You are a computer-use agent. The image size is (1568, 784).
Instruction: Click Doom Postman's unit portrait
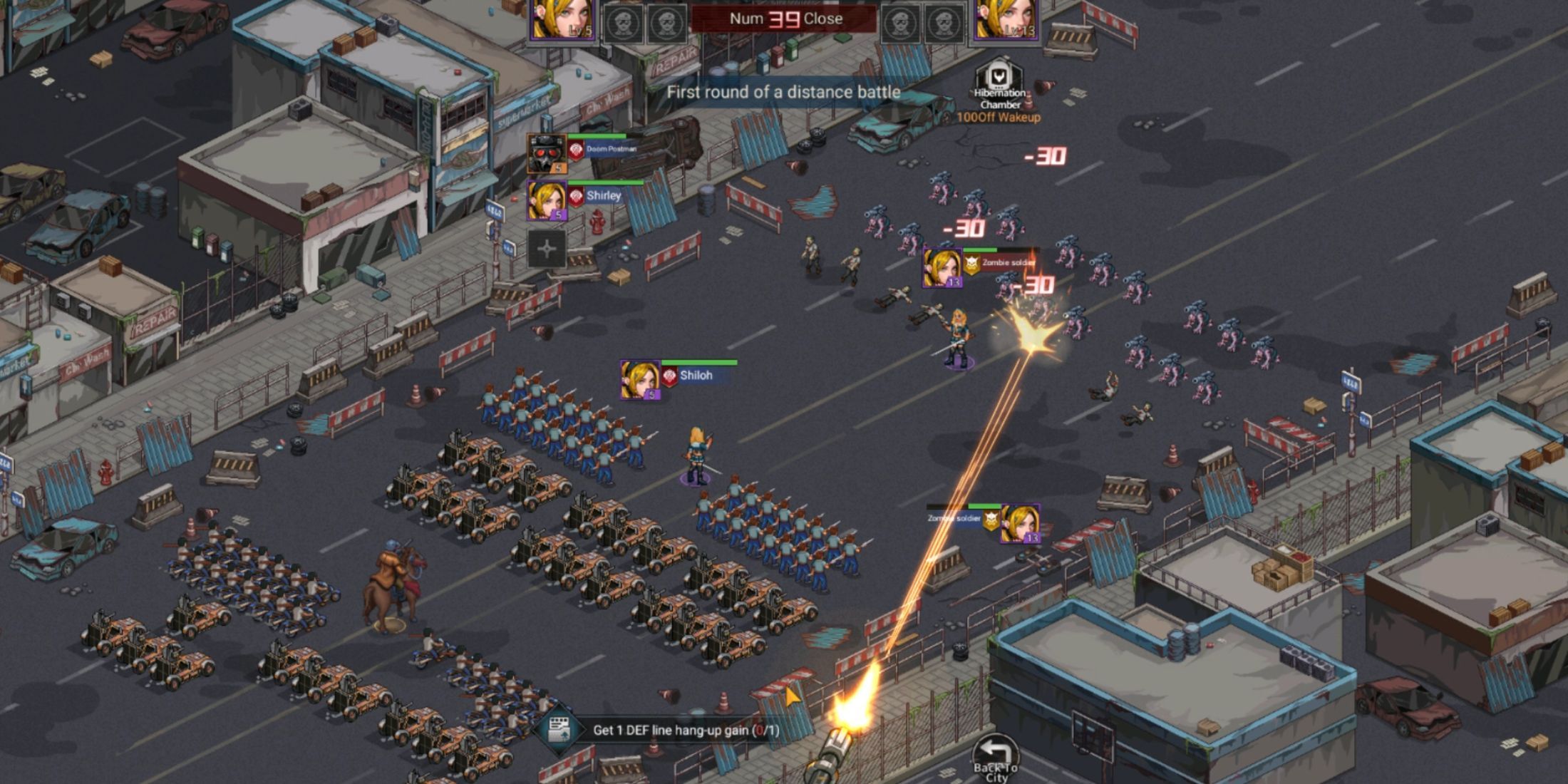[547, 155]
